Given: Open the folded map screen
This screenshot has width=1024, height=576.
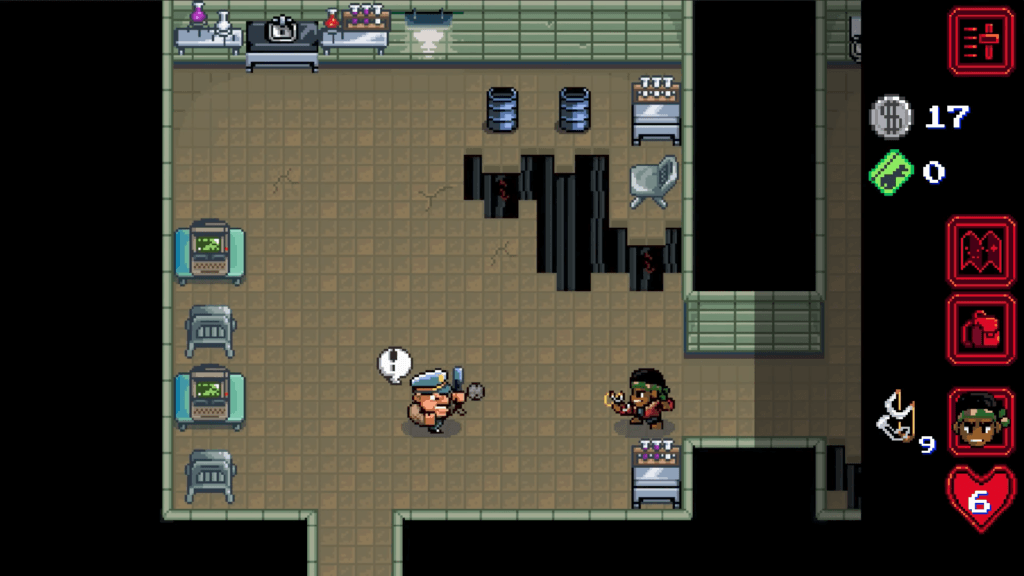Looking at the screenshot, I should pyautogui.click(x=981, y=252).
